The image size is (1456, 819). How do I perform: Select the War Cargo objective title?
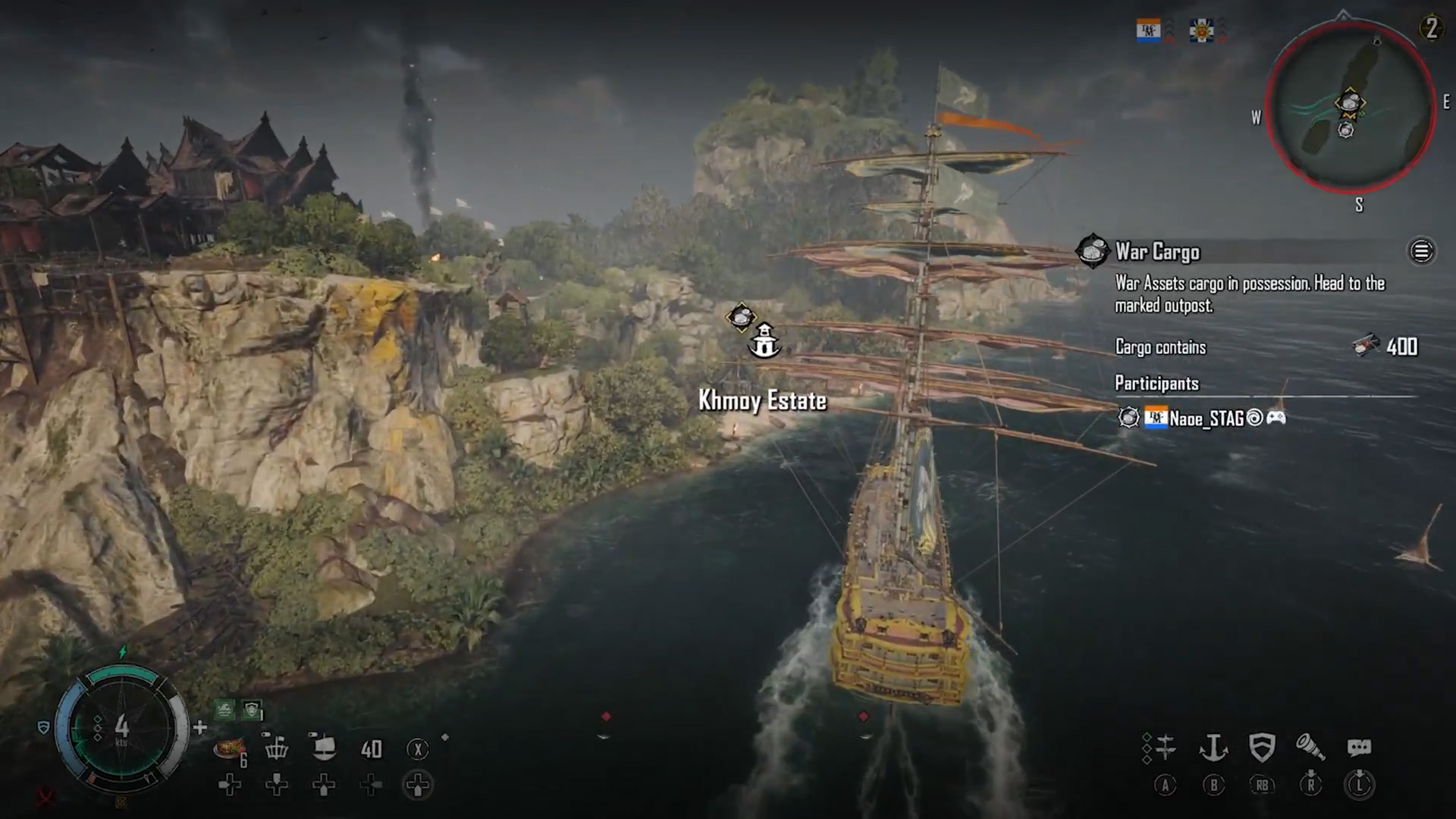(x=1157, y=252)
